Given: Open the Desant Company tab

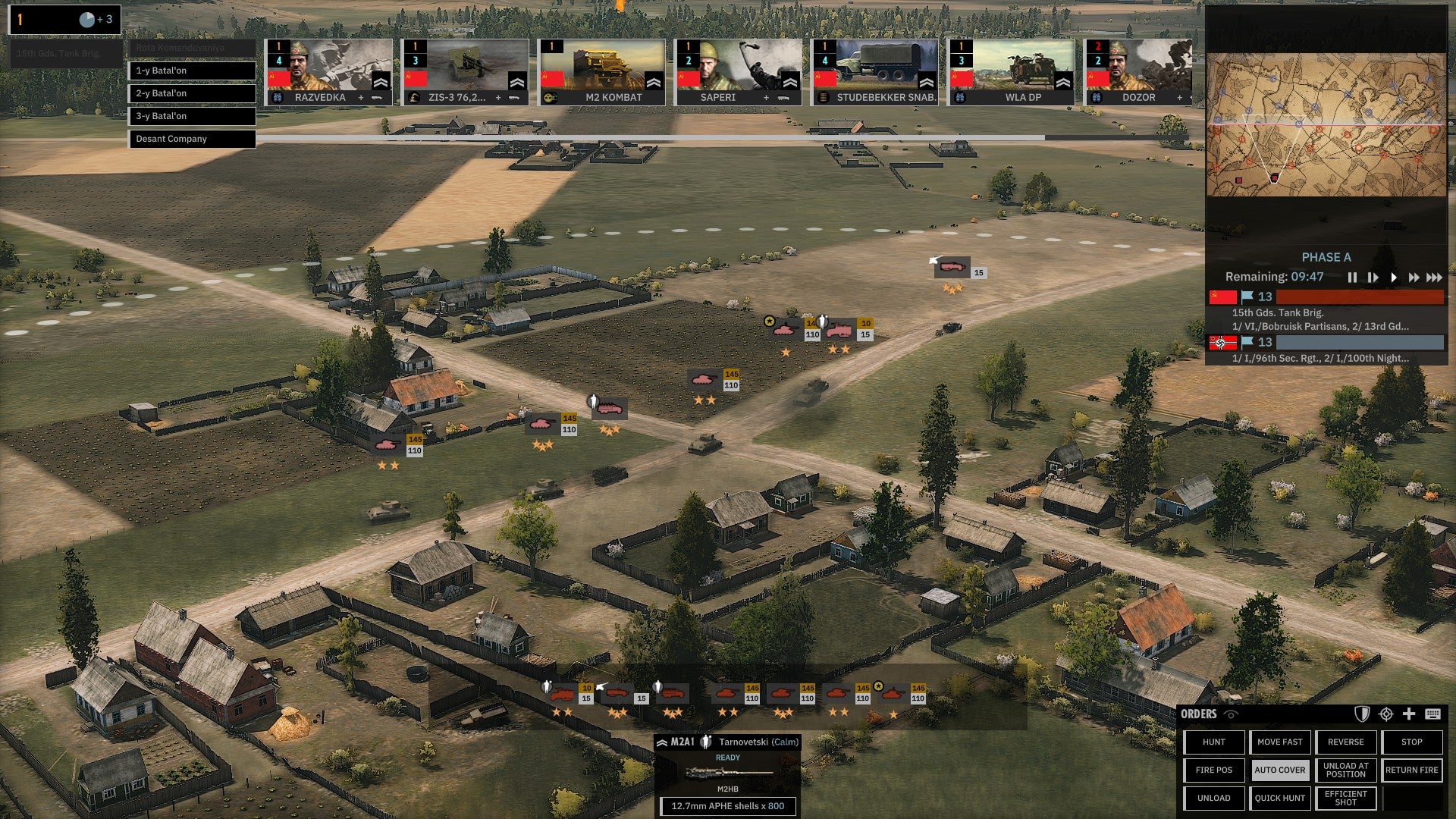Looking at the screenshot, I should tap(192, 139).
